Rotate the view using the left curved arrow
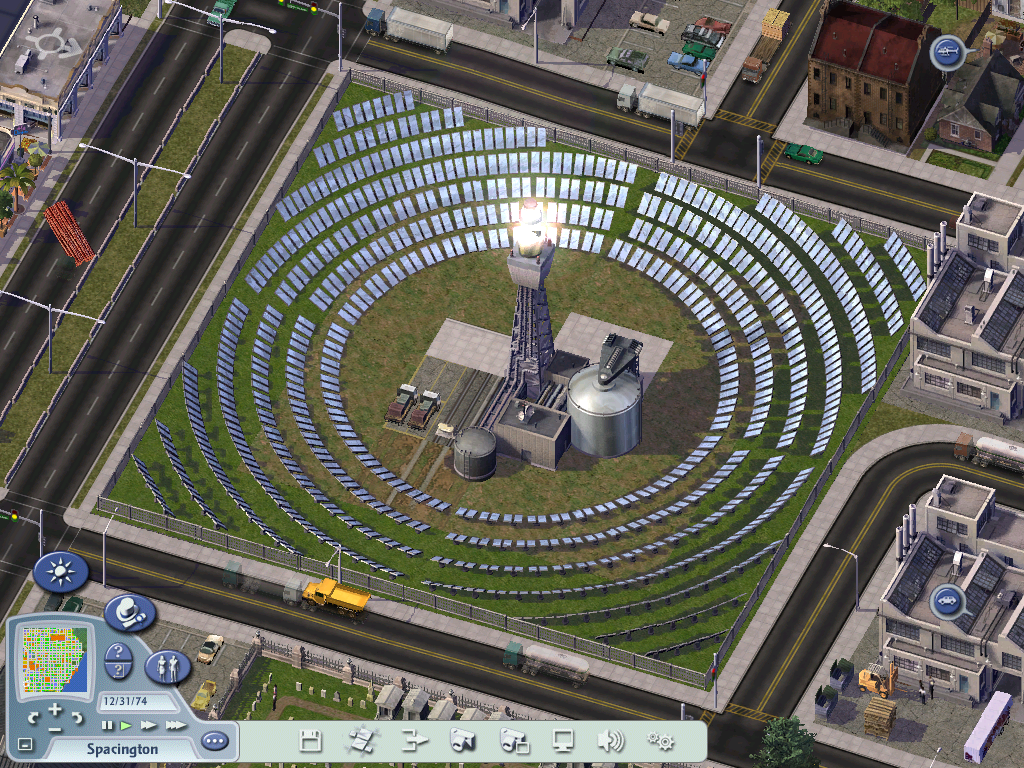This screenshot has width=1024, height=768. click(33, 718)
